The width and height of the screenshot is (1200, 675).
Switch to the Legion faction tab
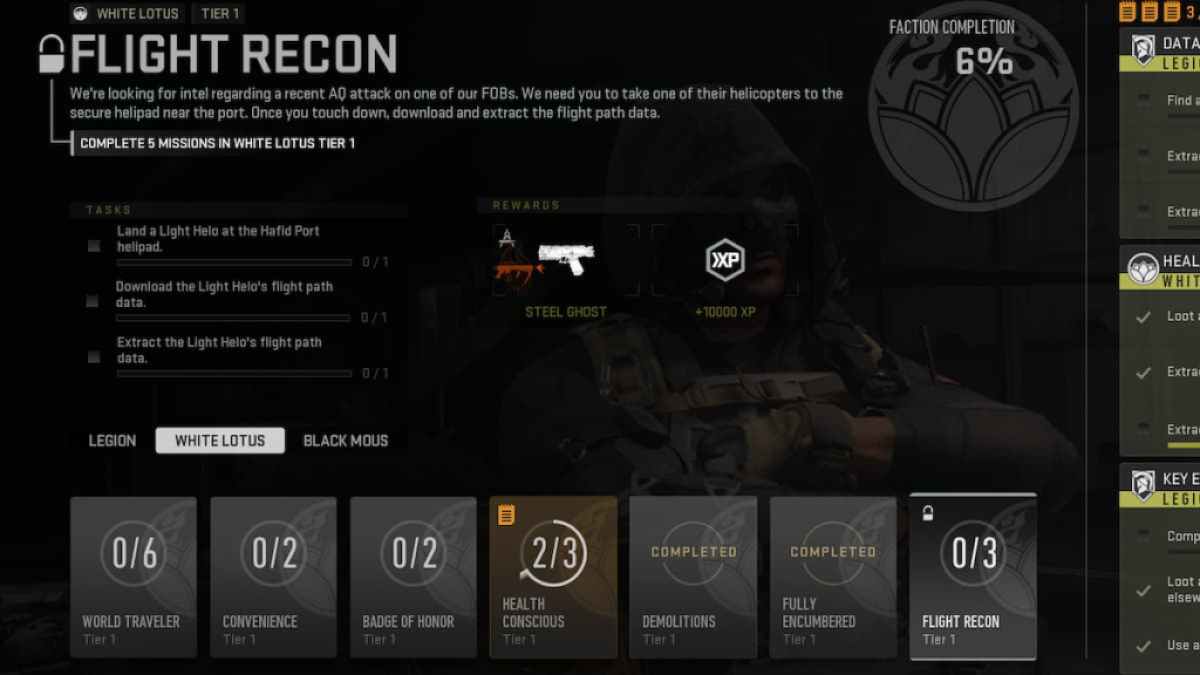click(x=112, y=440)
